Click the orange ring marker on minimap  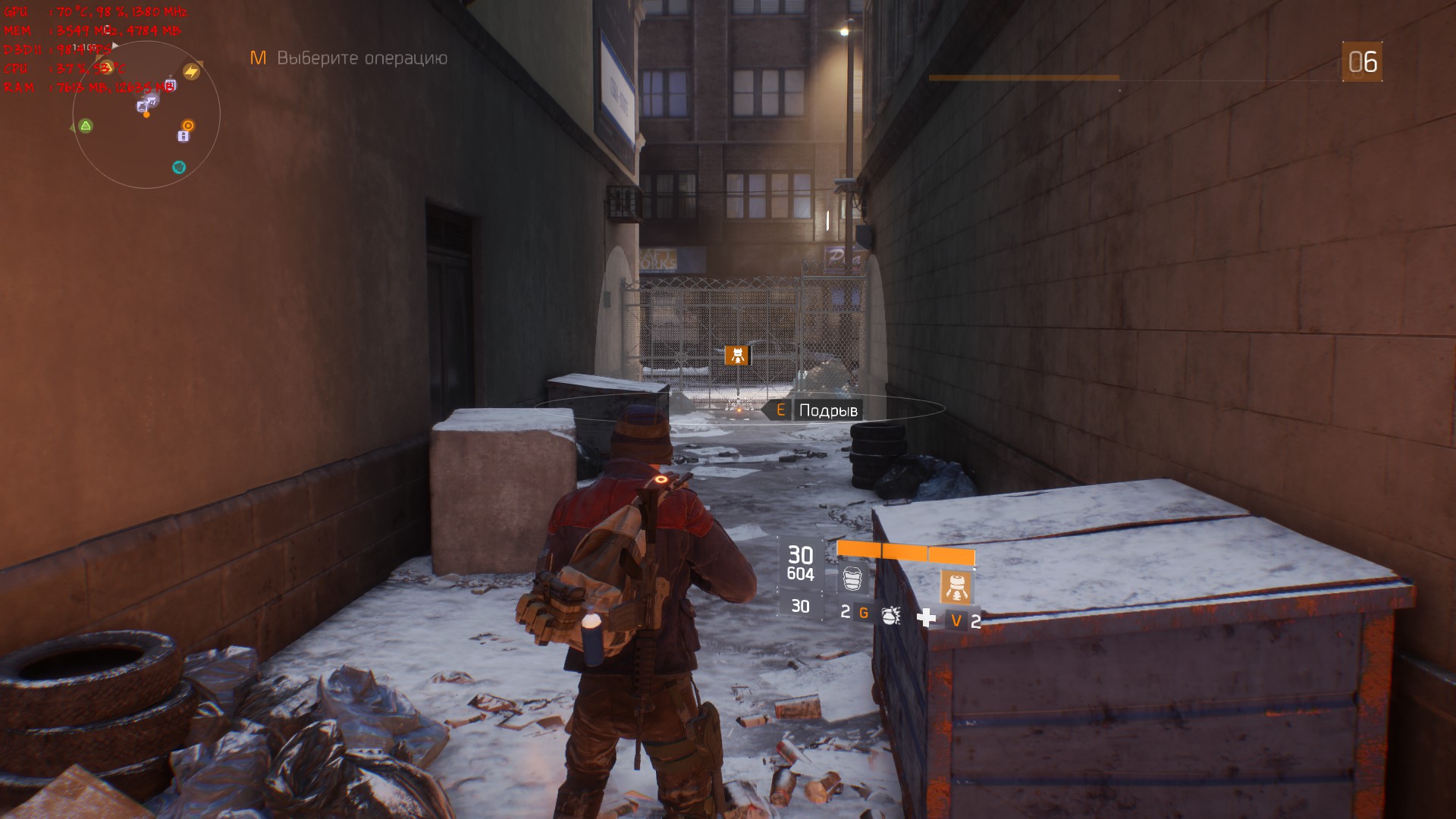(188, 125)
